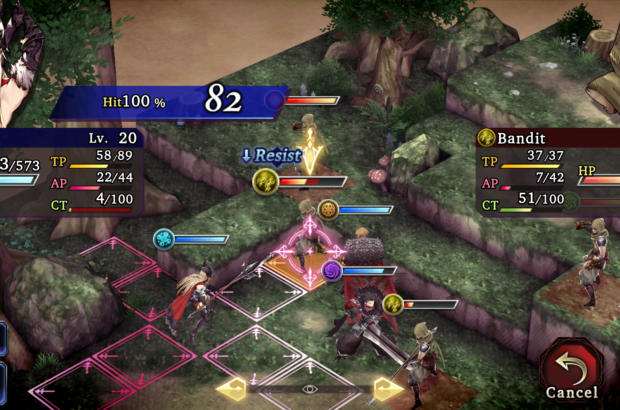Rotate camera with left yellow arrow
620x410 pixels.
(231, 389)
